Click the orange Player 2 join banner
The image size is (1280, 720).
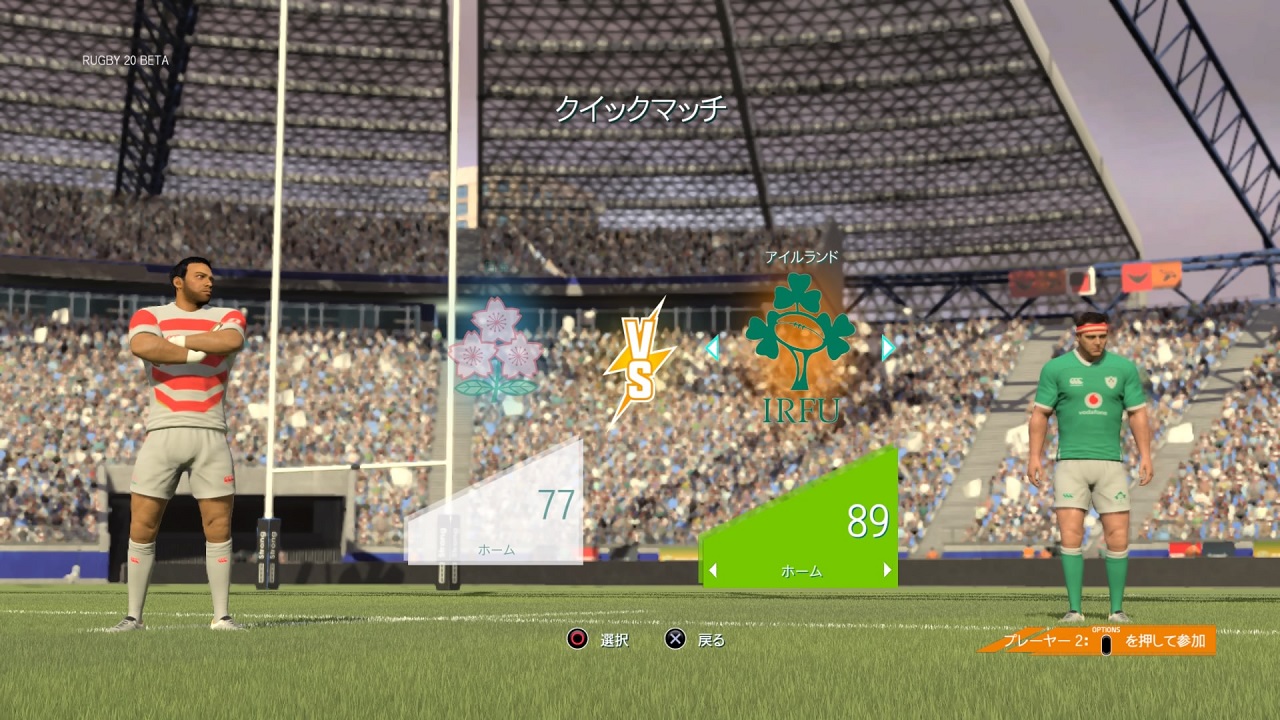tap(1100, 641)
